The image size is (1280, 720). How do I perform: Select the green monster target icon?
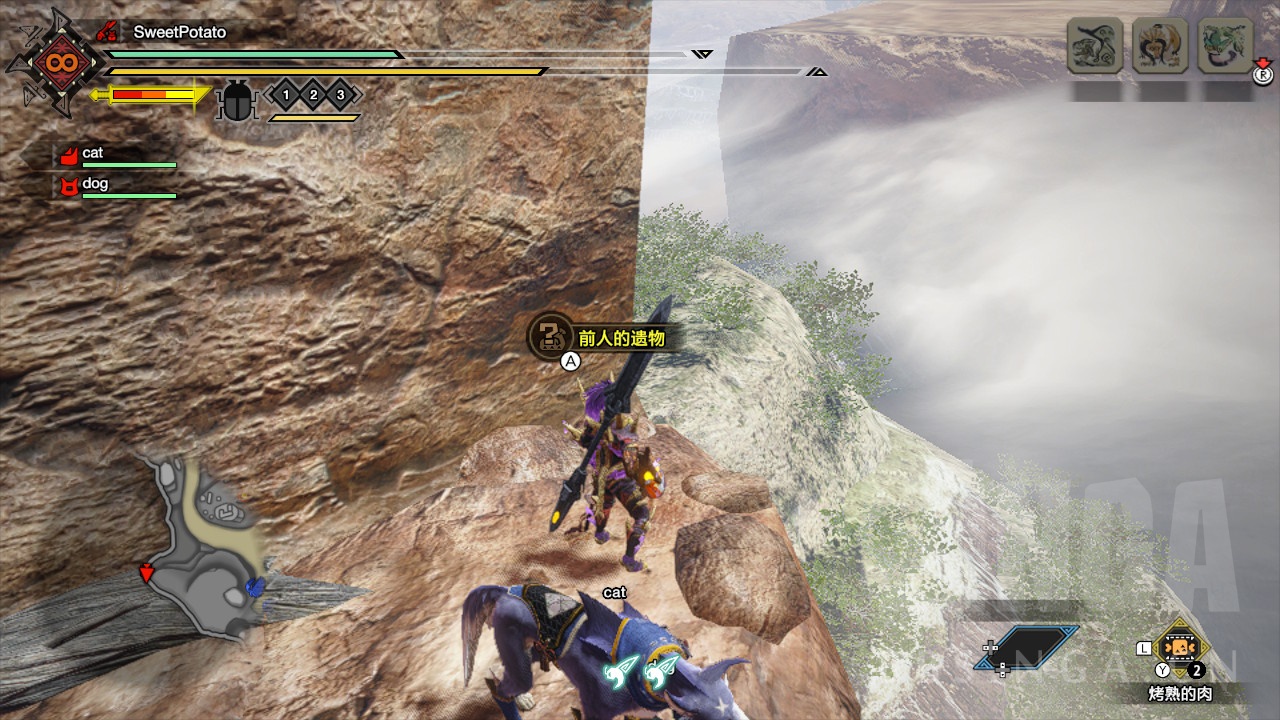[x=1225, y=46]
